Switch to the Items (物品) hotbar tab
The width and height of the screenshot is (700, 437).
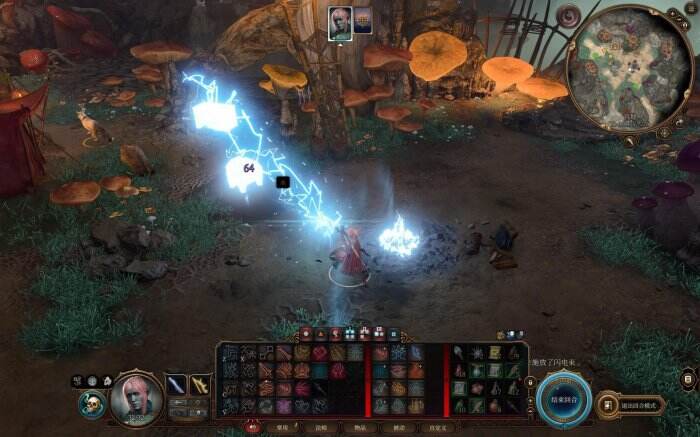pos(357,426)
